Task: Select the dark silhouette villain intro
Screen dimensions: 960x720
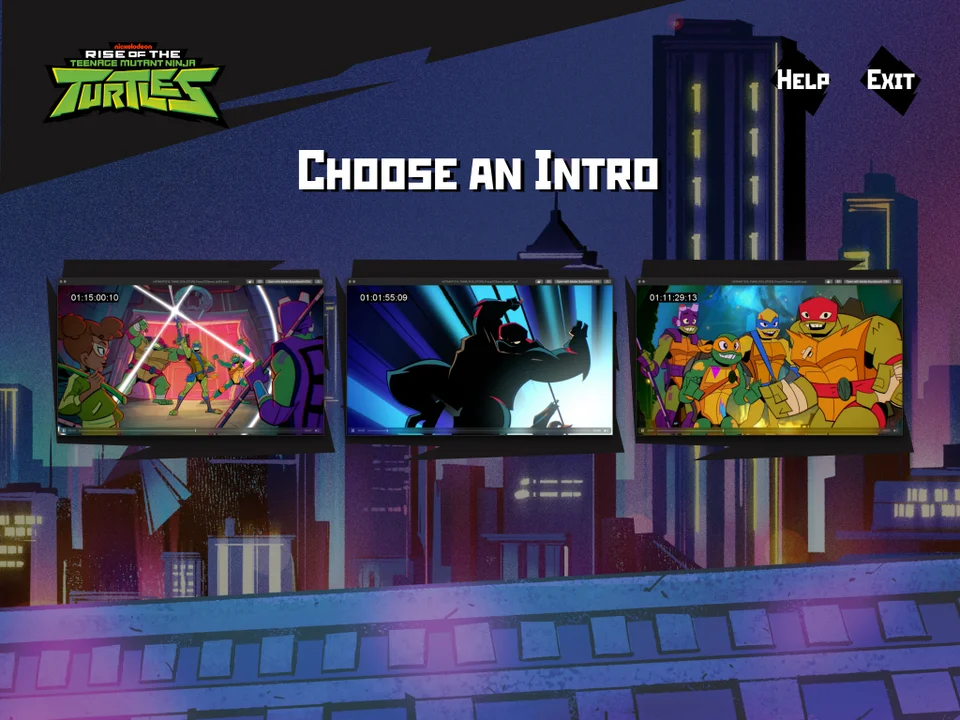Action: click(480, 358)
